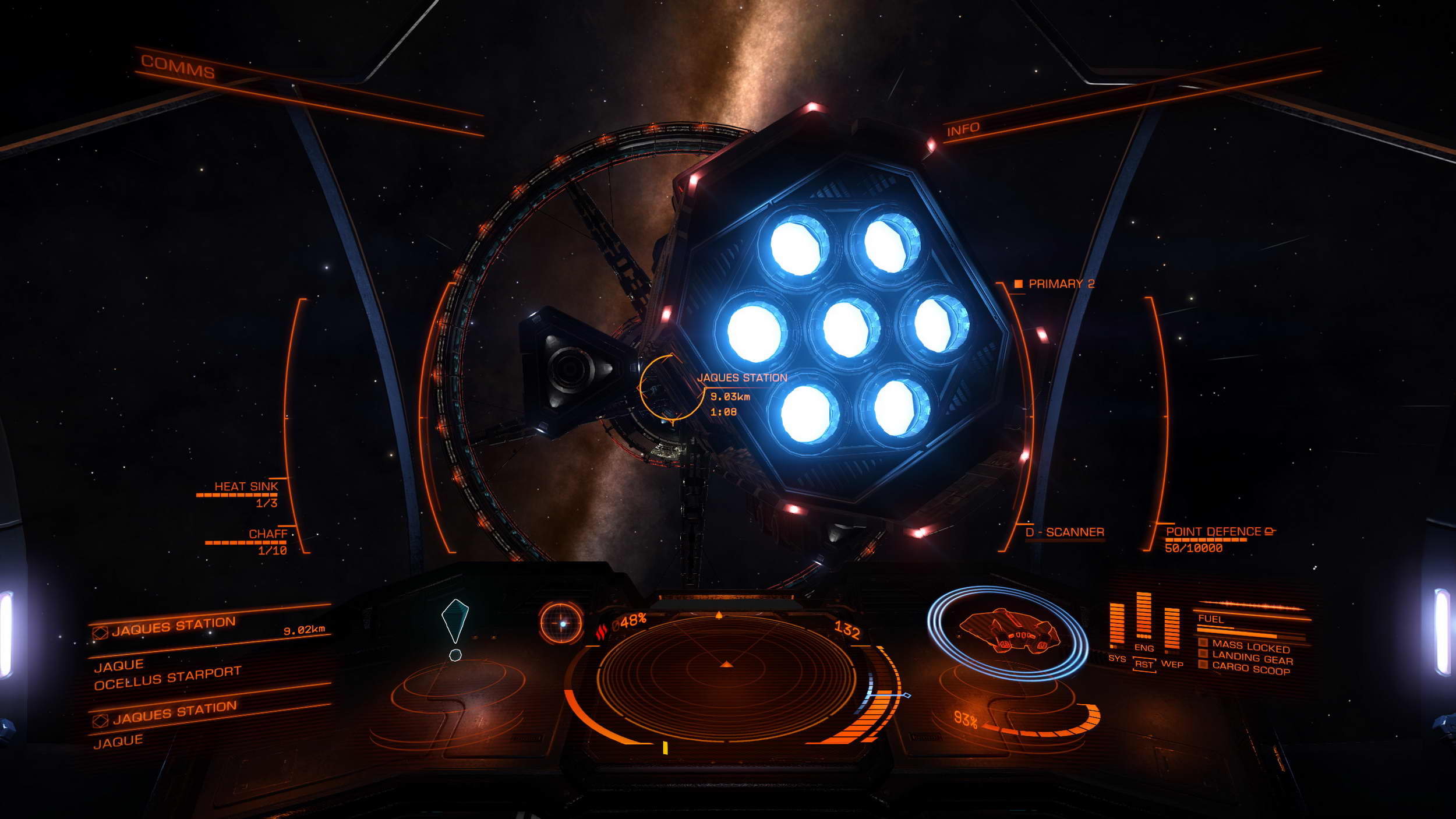Select the Chaff launcher entry
The width and height of the screenshot is (1456, 819).
[x=267, y=534]
